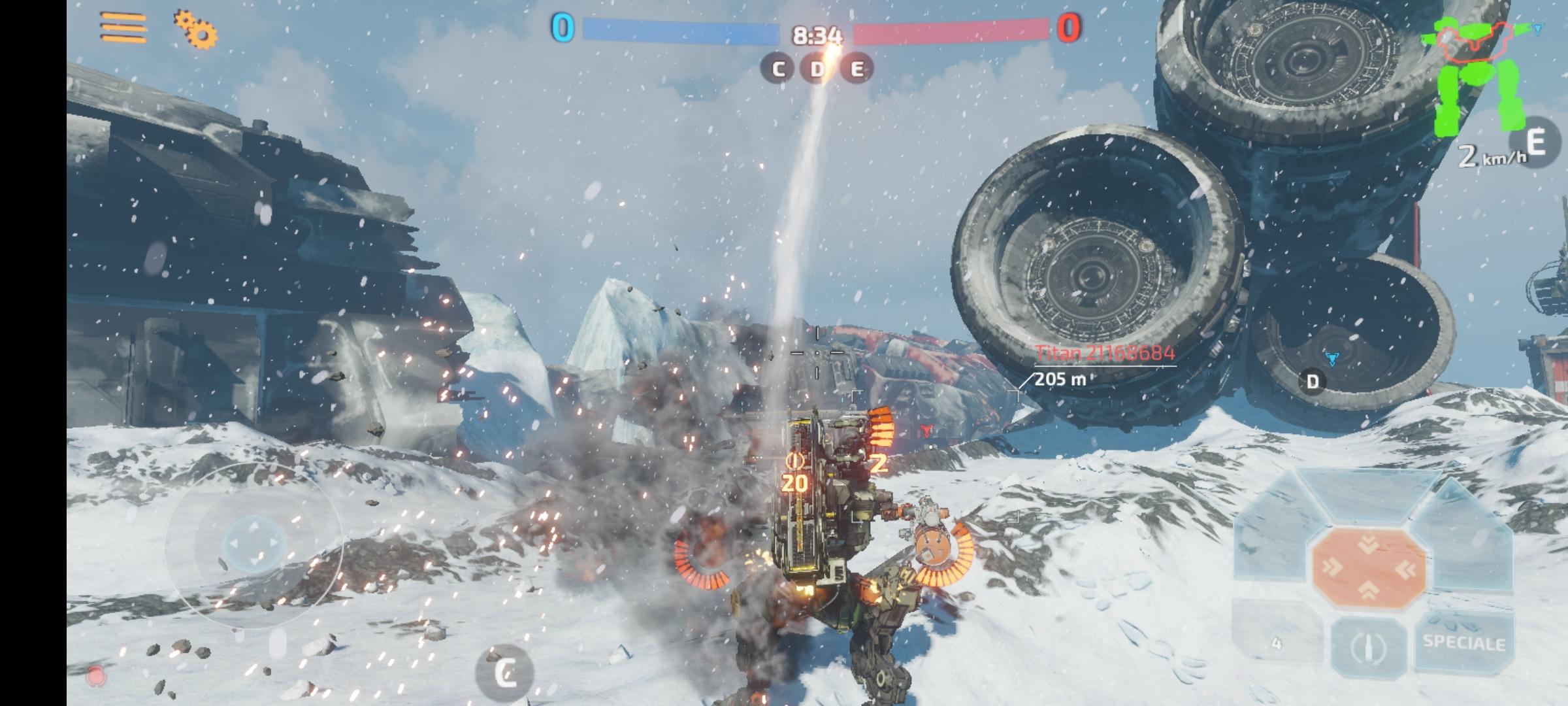This screenshot has height=706, width=1568.
Task: Expand the beacon C capture indicator at top
Action: (x=777, y=67)
